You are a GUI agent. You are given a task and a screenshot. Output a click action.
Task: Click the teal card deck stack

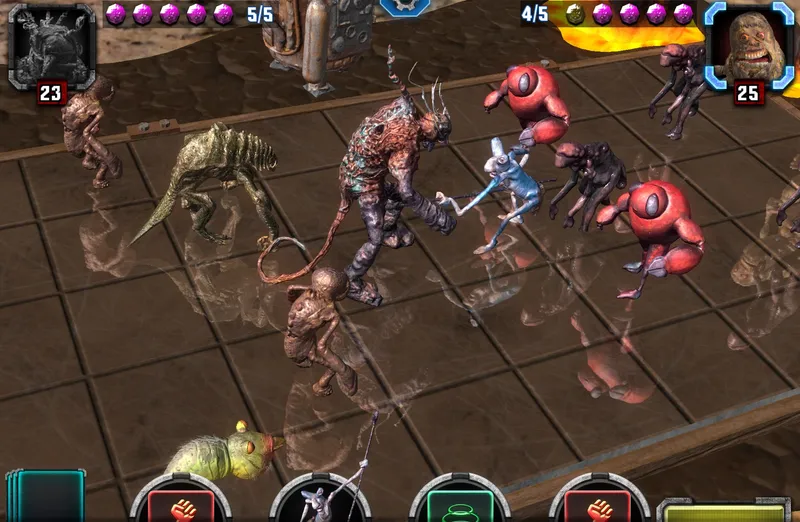[x=46, y=497]
